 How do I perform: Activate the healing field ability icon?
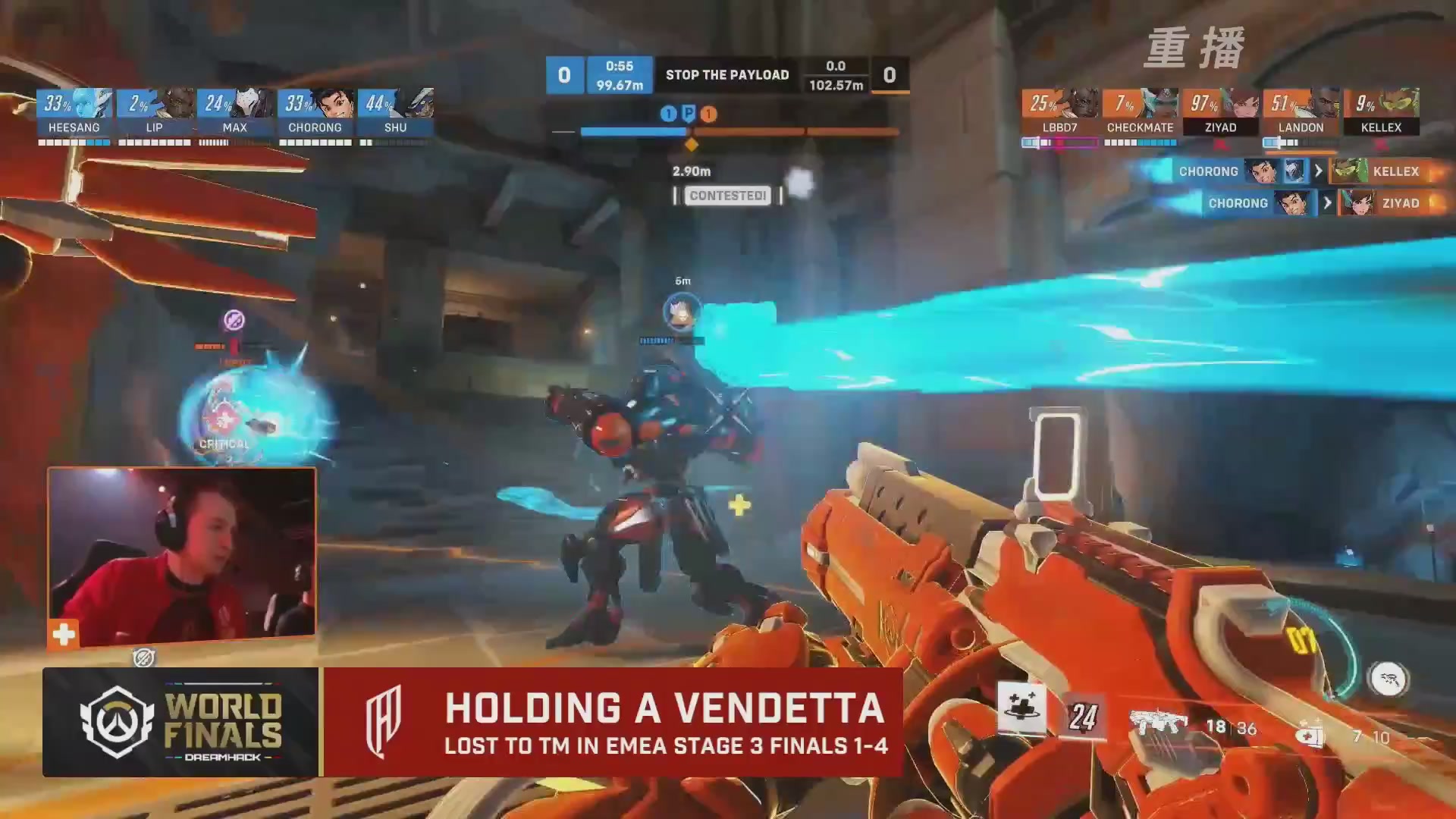(1021, 707)
